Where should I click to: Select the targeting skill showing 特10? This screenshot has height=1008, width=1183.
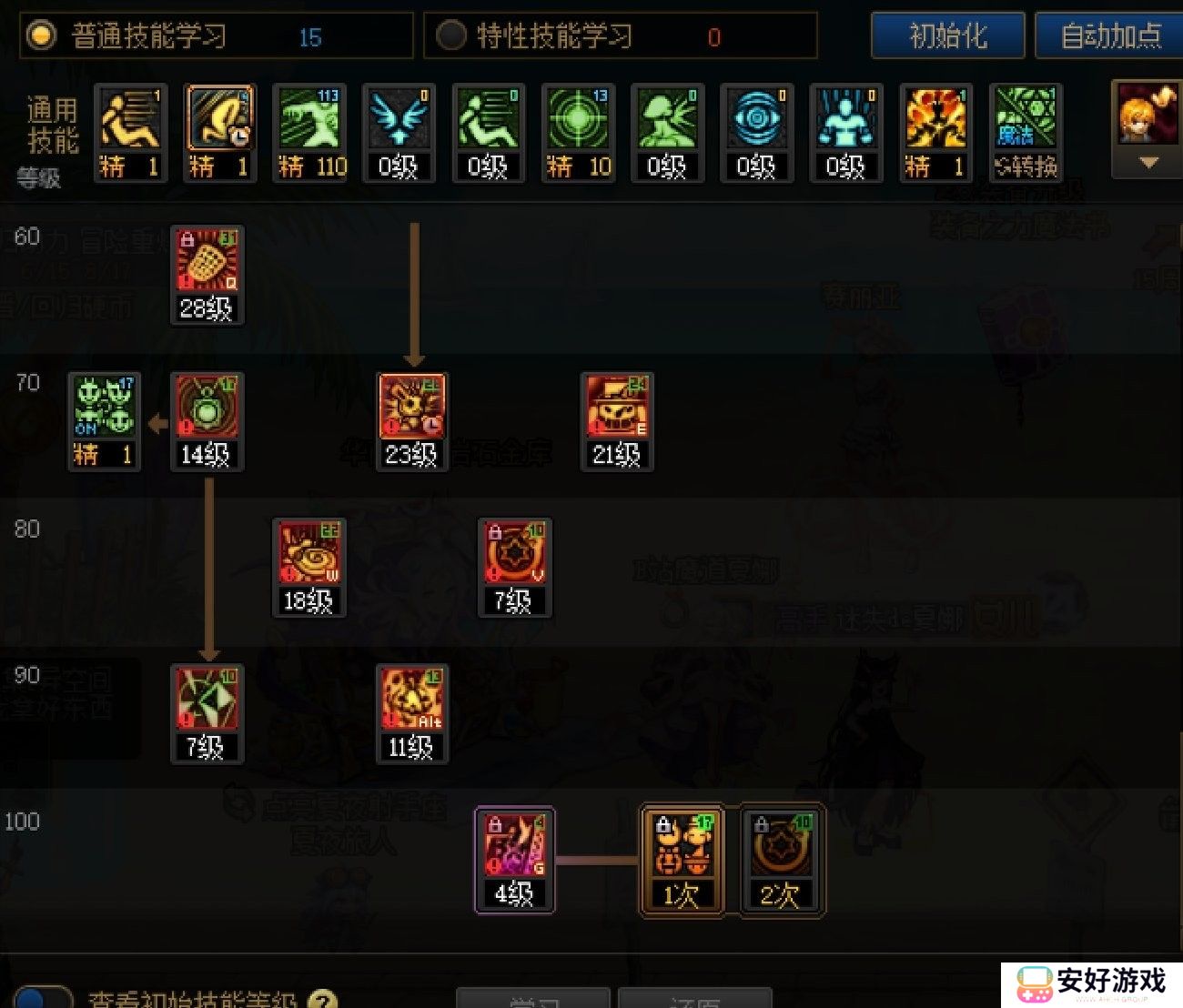pyautogui.click(x=576, y=127)
